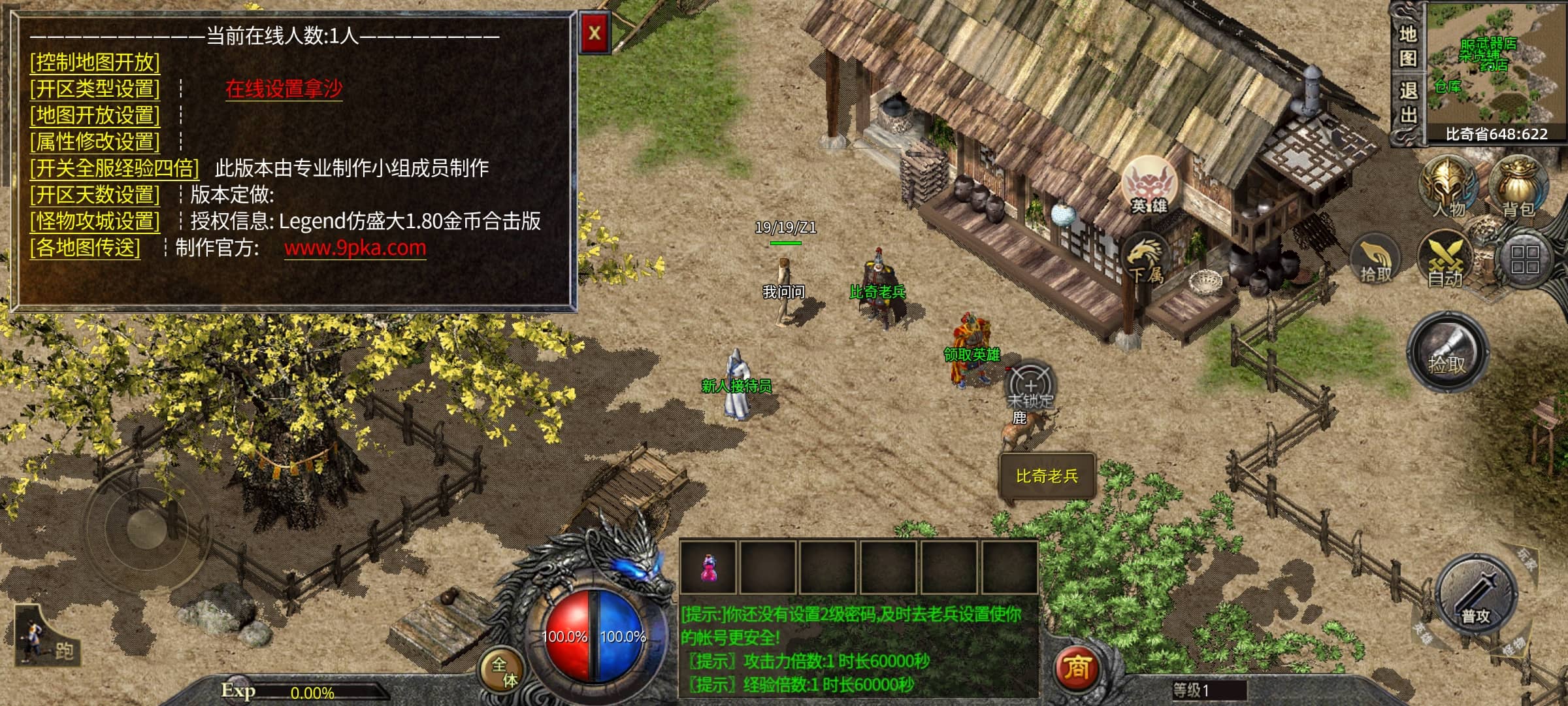
Task: Close the admin panel with the X button
Action: pos(595,33)
